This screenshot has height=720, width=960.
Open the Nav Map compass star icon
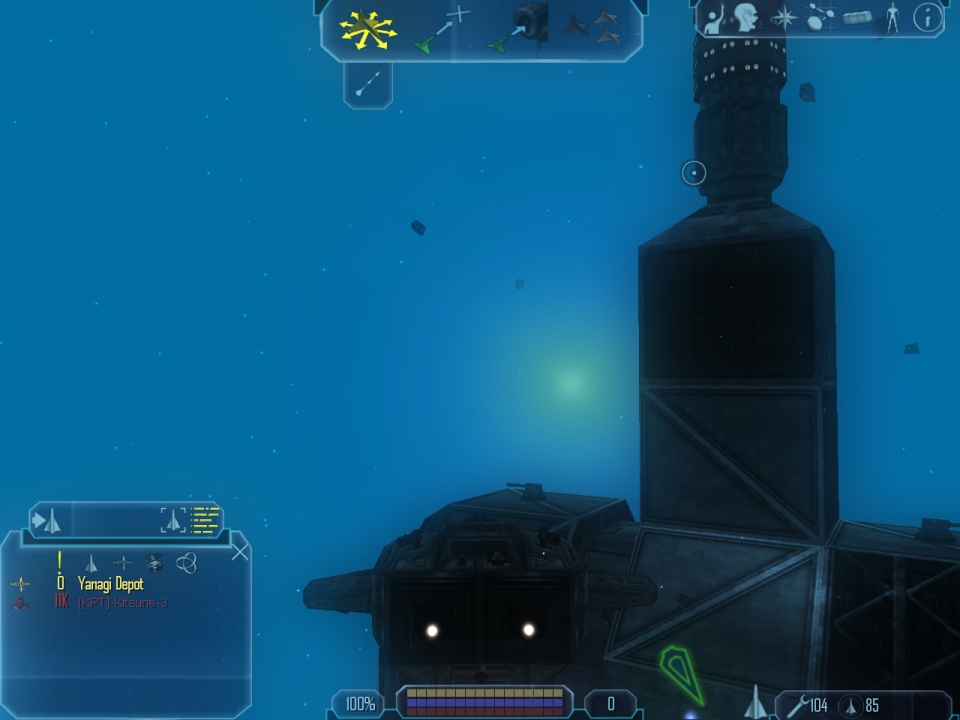785,18
